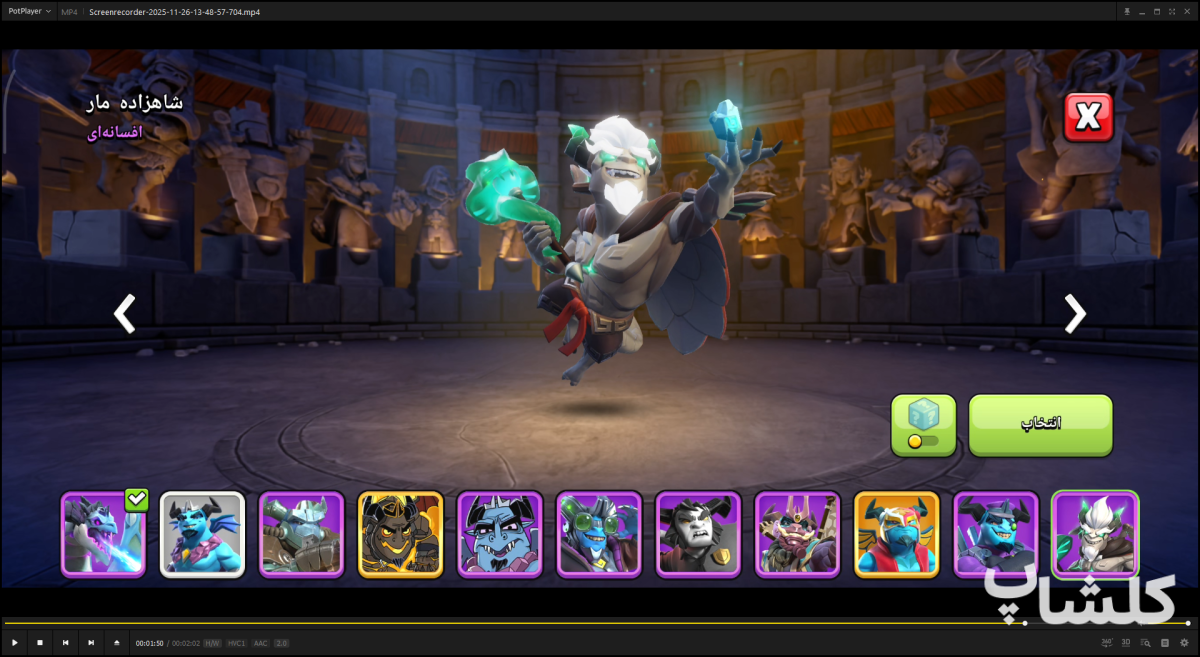
Task: Select the ice dragon skin with checkmark
Action: click(104, 535)
